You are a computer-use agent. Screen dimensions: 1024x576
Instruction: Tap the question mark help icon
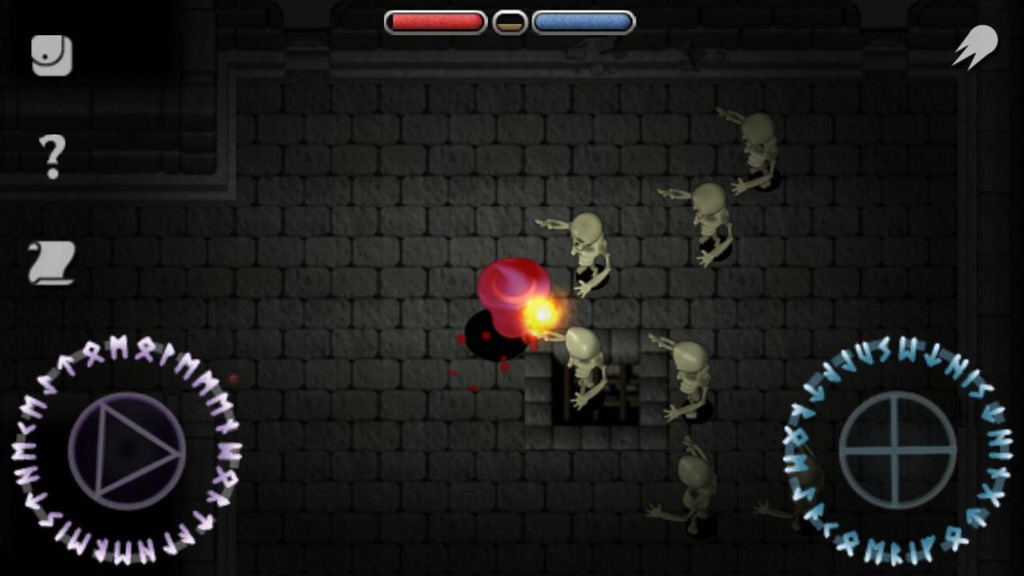[x=52, y=156]
